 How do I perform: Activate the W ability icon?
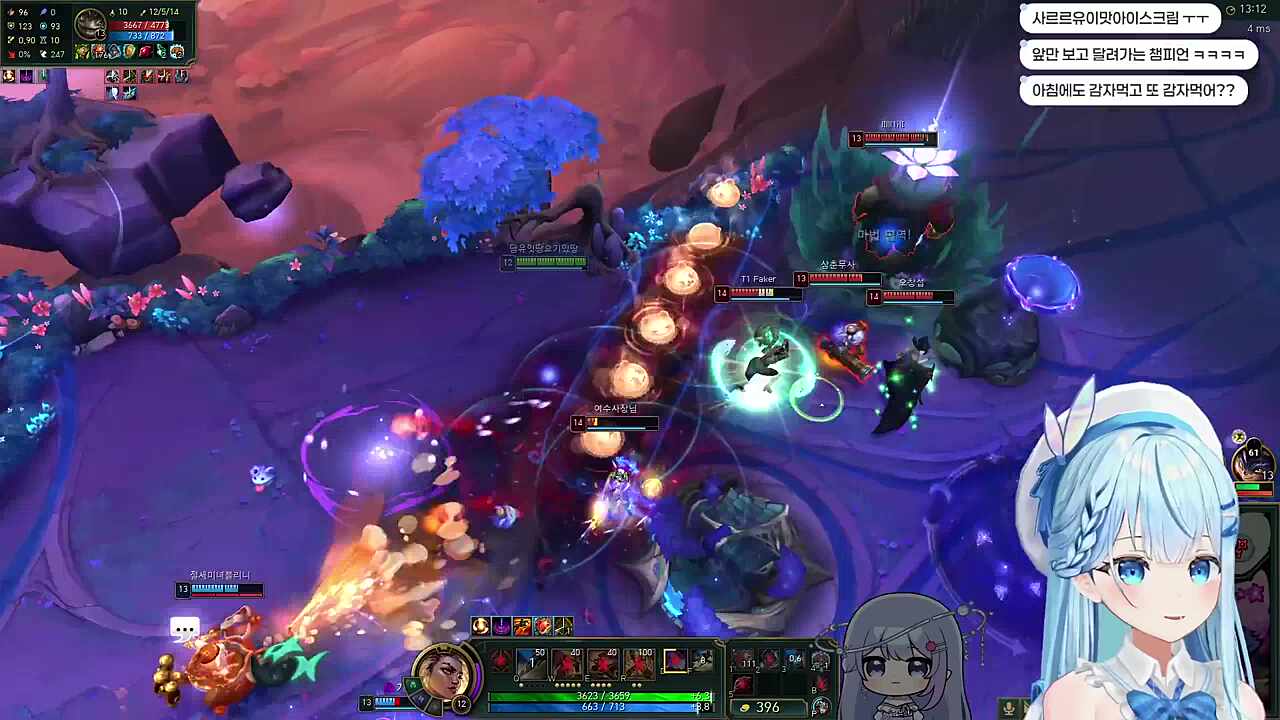(568, 662)
